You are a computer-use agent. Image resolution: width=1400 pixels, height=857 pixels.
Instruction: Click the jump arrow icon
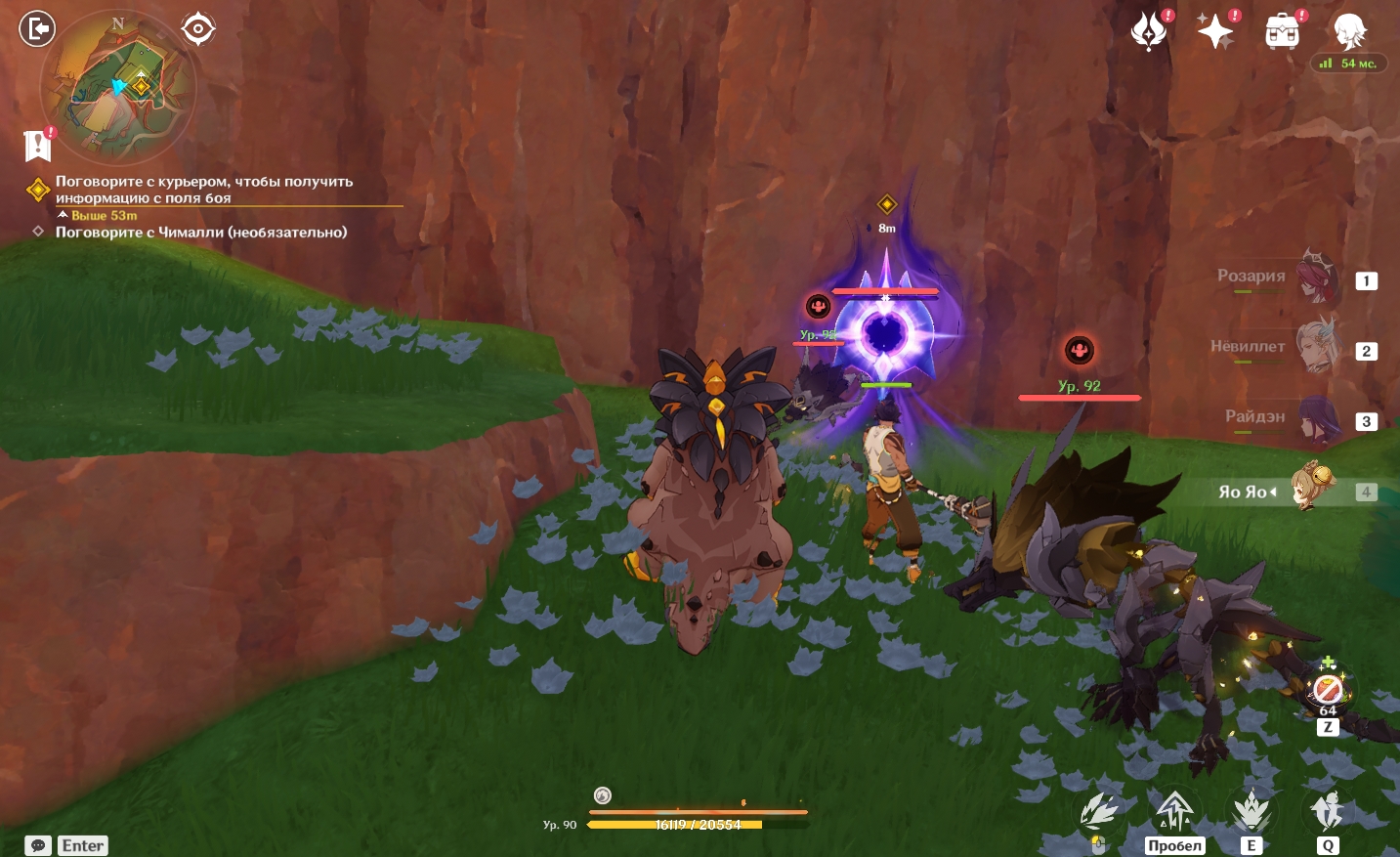pyautogui.click(x=1174, y=811)
